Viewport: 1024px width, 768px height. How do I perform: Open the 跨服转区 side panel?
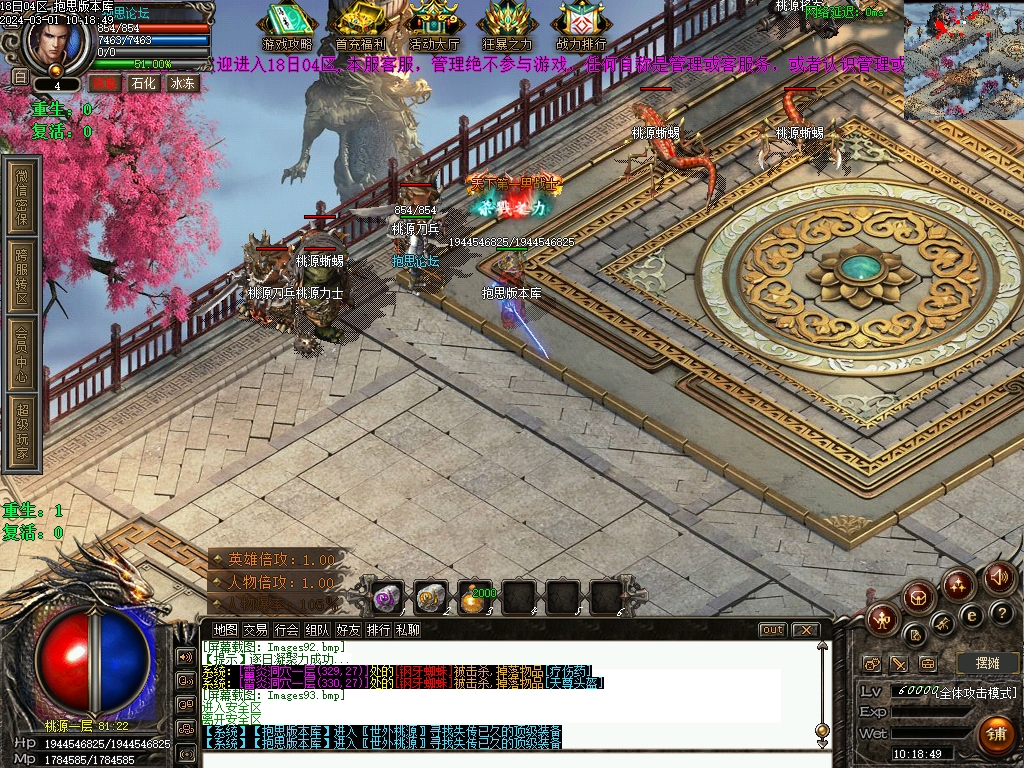(x=22, y=276)
